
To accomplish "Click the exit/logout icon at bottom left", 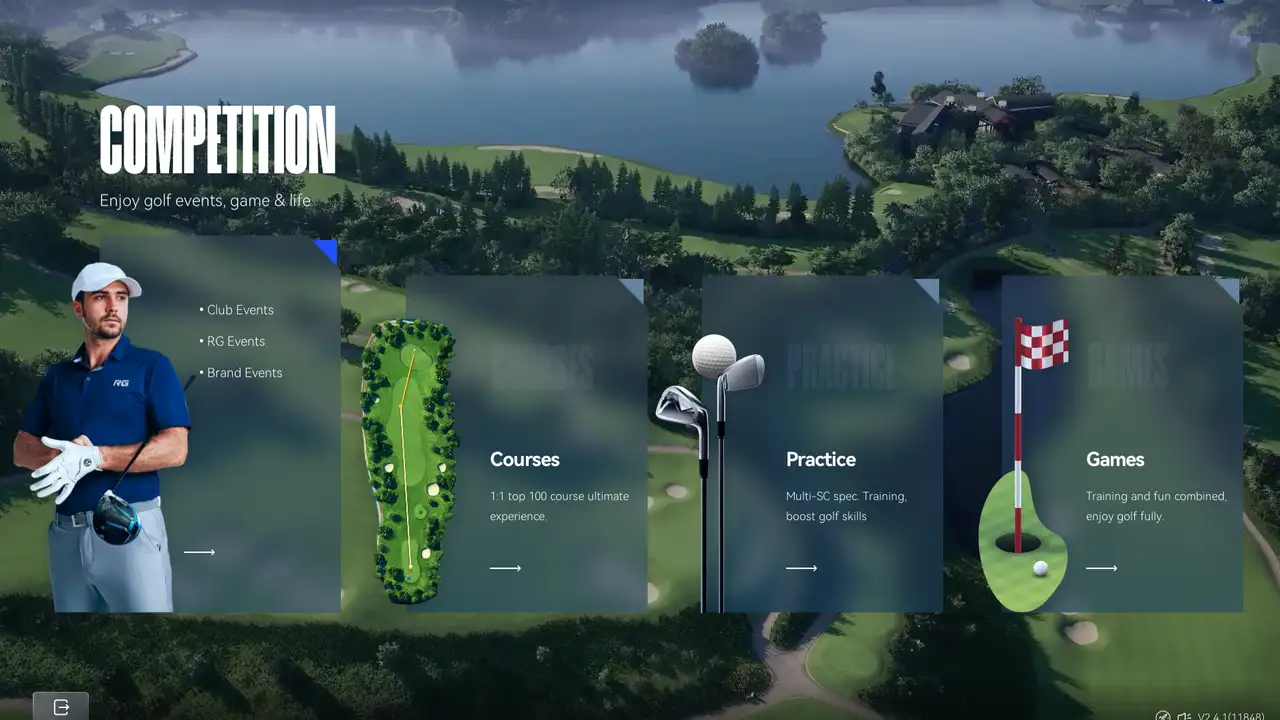I will tap(61, 706).
